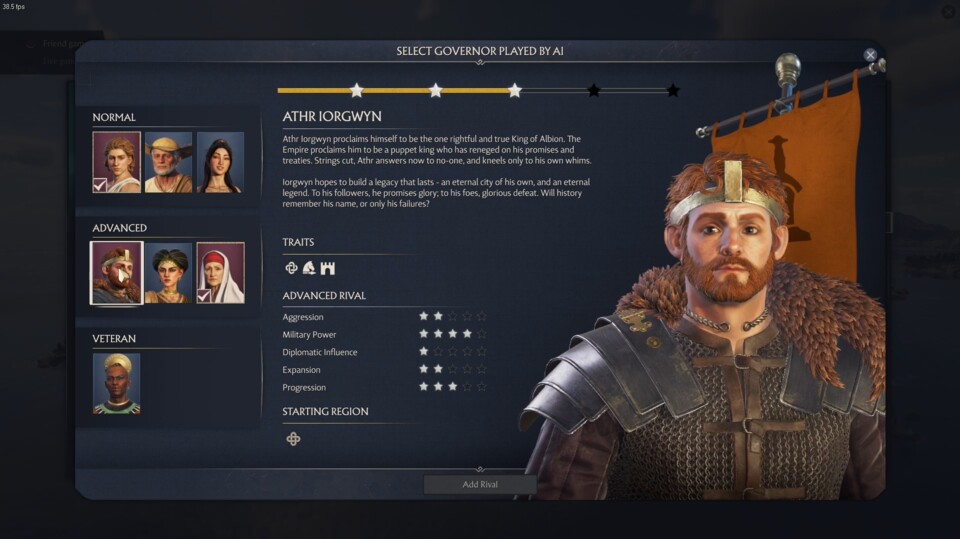The image size is (960, 539).
Task: Click the X in the screen corner
Action: point(948,12)
